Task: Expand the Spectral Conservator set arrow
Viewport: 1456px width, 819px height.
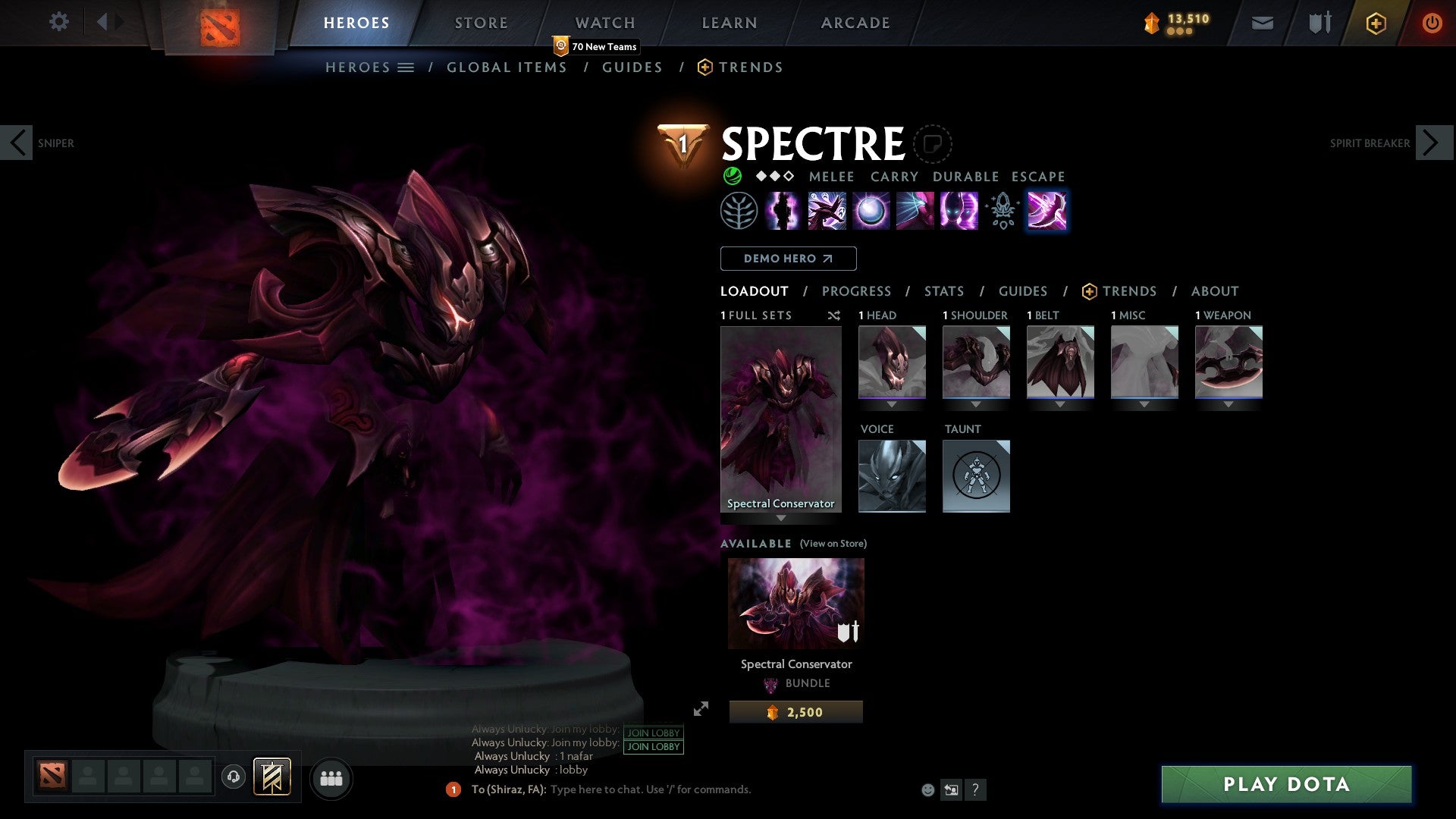Action: click(781, 519)
